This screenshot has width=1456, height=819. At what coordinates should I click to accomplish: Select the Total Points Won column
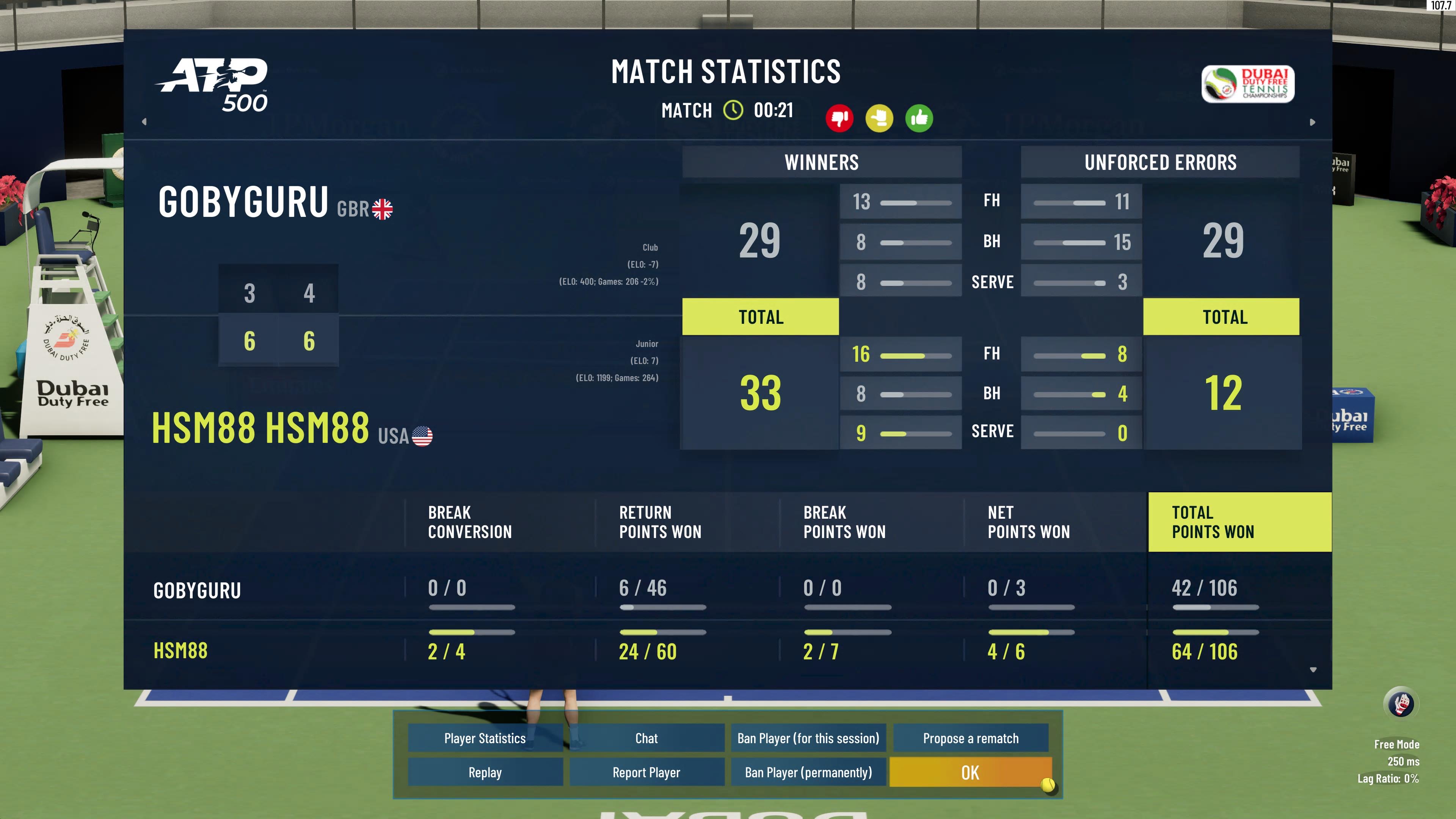(x=1239, y=522)
